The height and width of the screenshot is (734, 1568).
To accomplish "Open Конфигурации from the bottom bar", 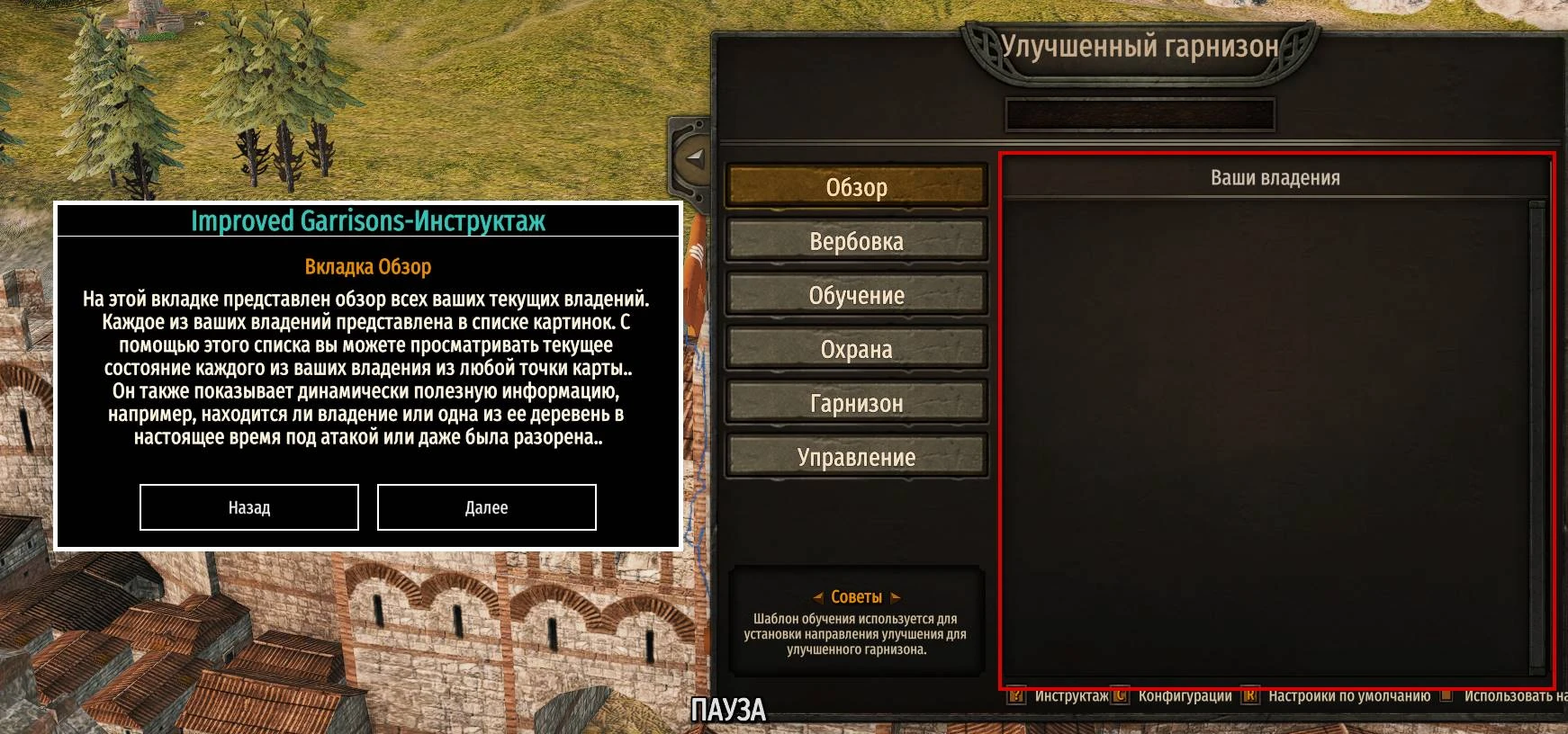I will coord(1184,694).
